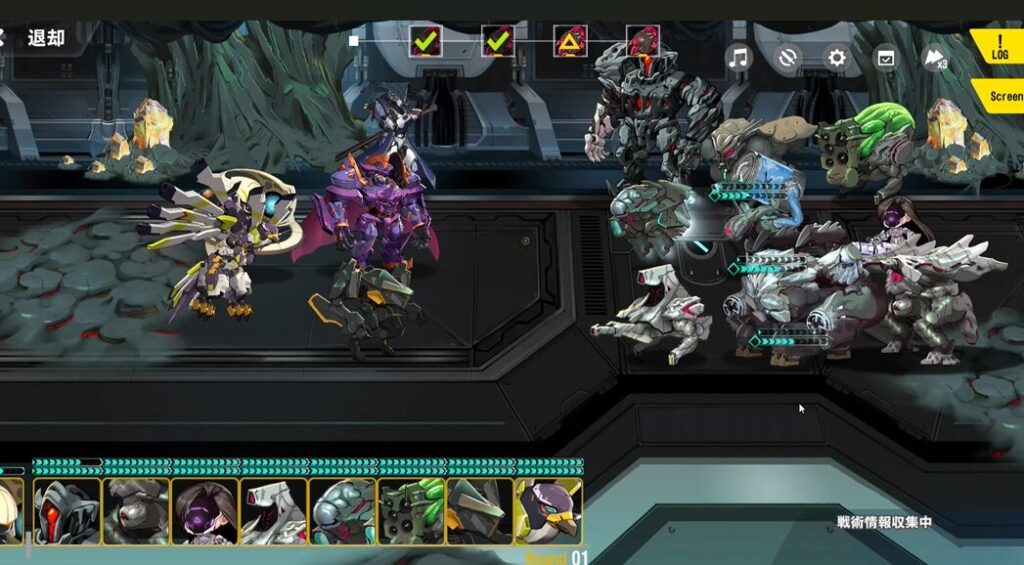Open the gear settings menu
The height and width of the screenshot is (565, 1024).
click(x=837, y=57)
